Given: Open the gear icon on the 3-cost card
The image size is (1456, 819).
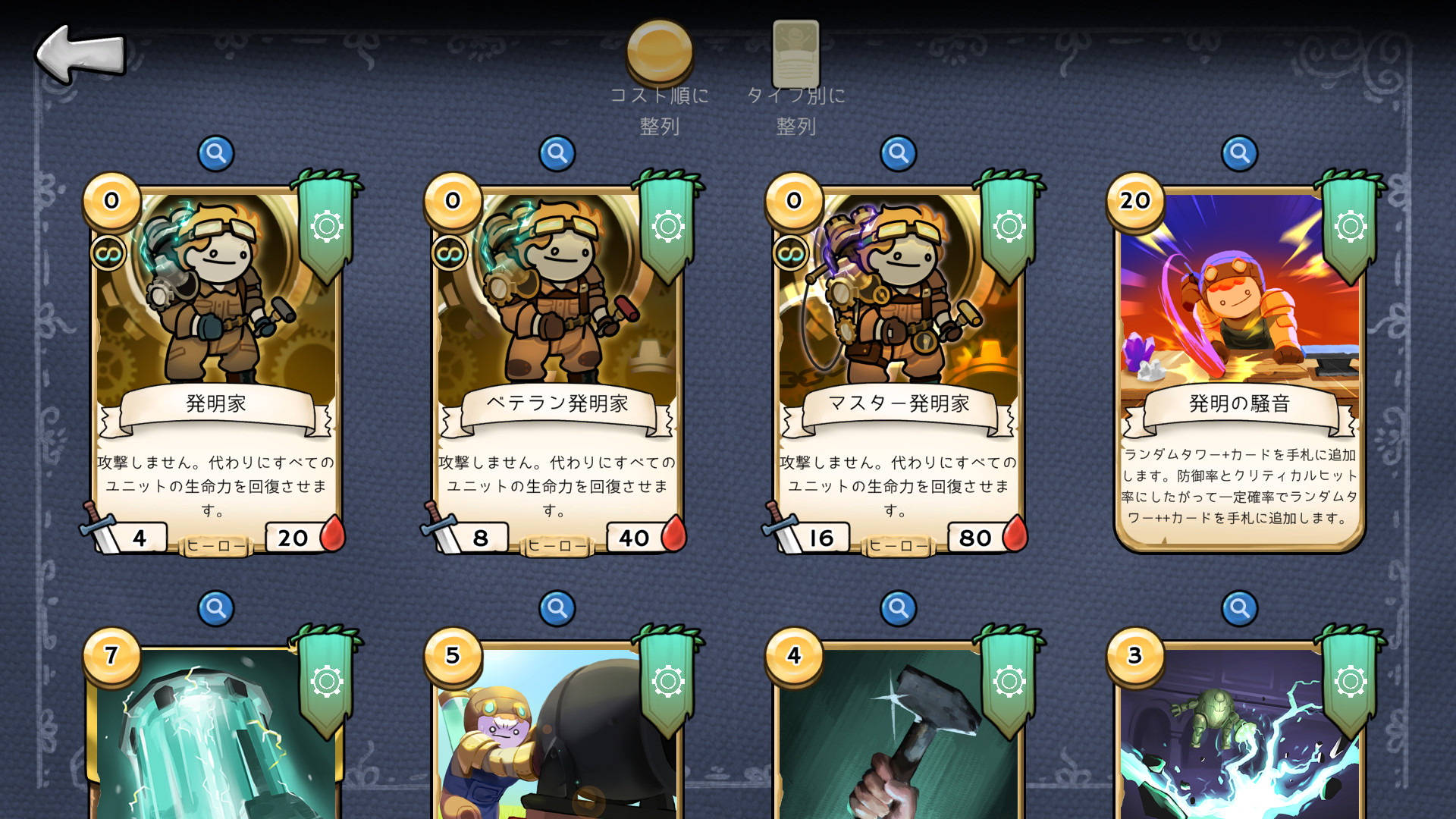Looking at the screenshot, I should pyautogui.click(x=1349, y=681).
